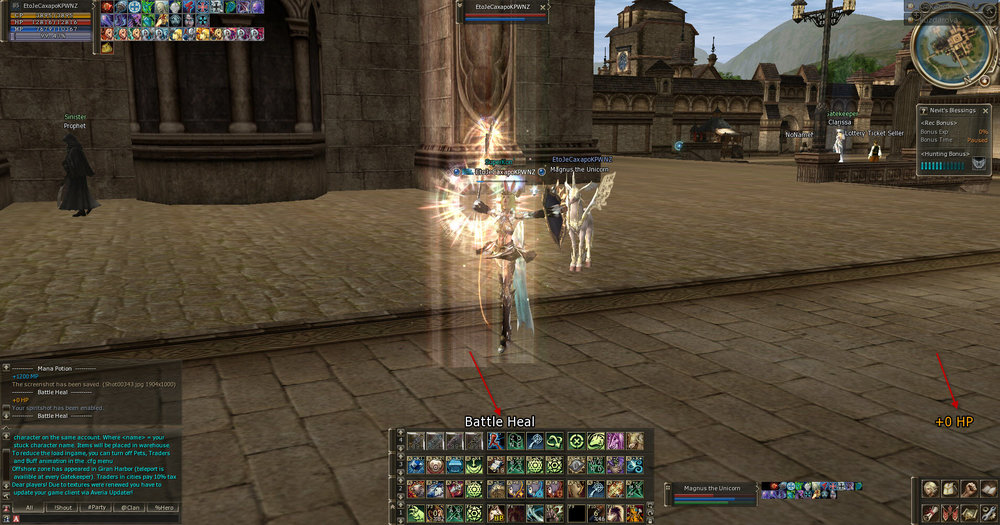
Task: Select the EtoJeCaxapoKPWNZ target window at top
Action: tap(505, 12)
